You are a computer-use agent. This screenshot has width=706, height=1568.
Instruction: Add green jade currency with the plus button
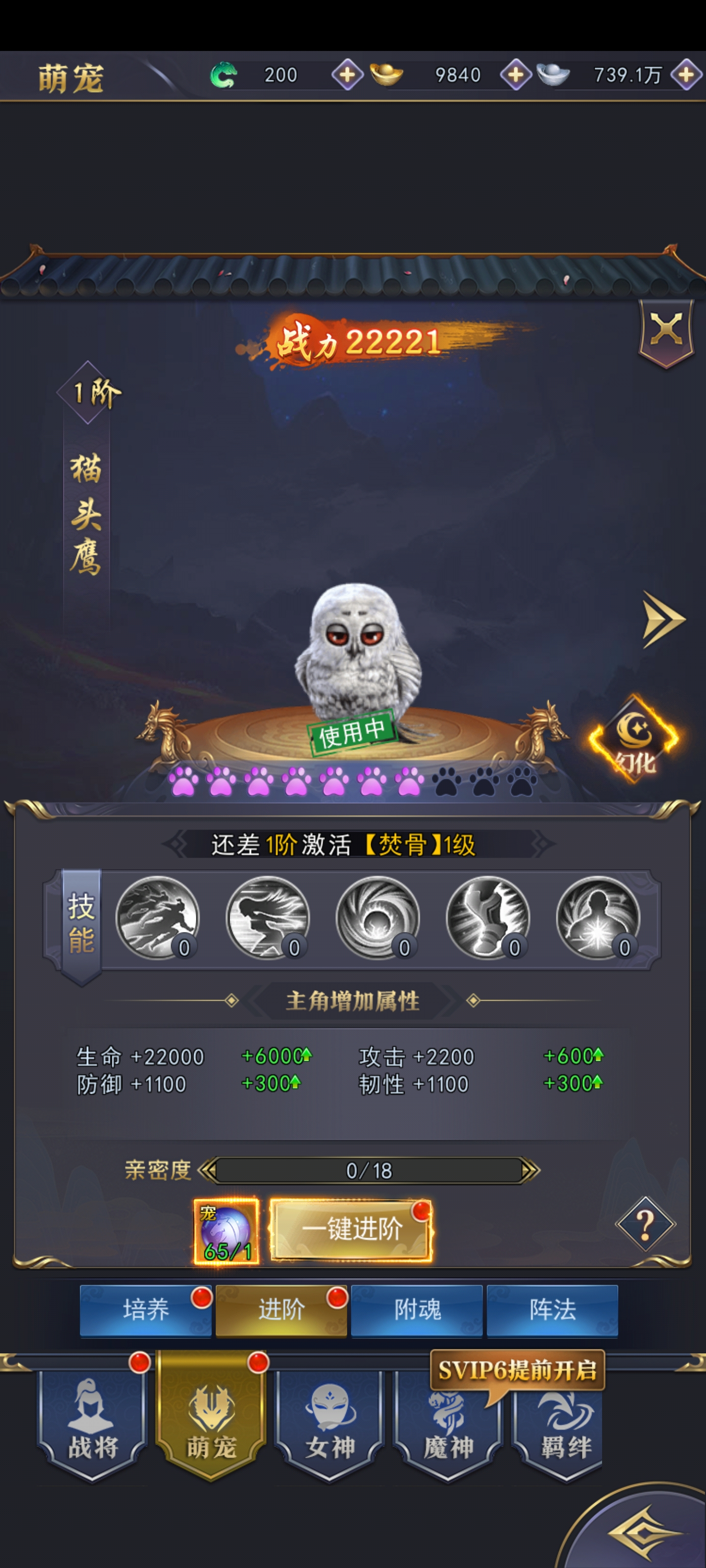(347, 75)
